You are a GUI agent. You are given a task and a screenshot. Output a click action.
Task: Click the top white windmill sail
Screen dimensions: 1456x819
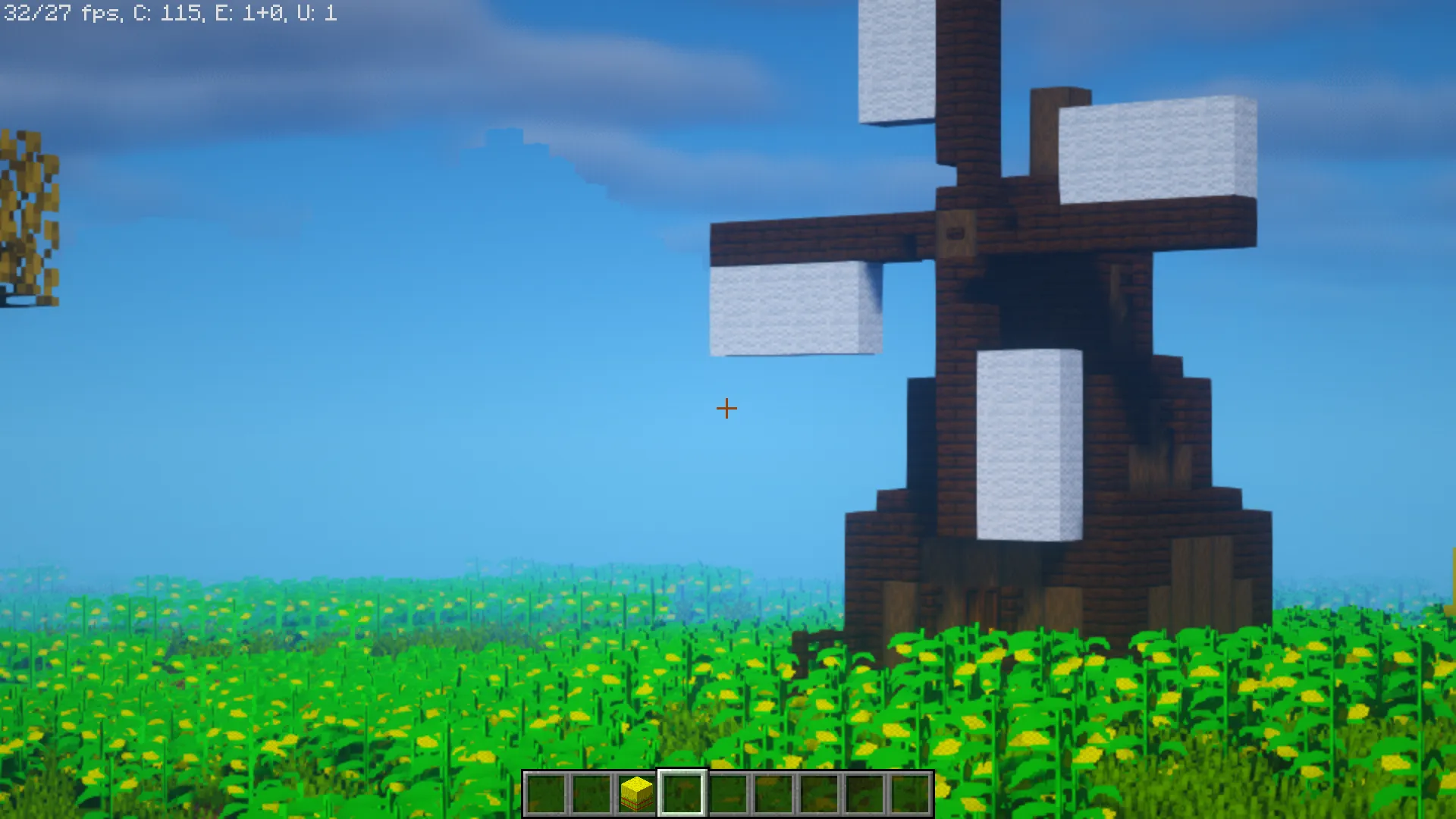[x=895, y=61]
